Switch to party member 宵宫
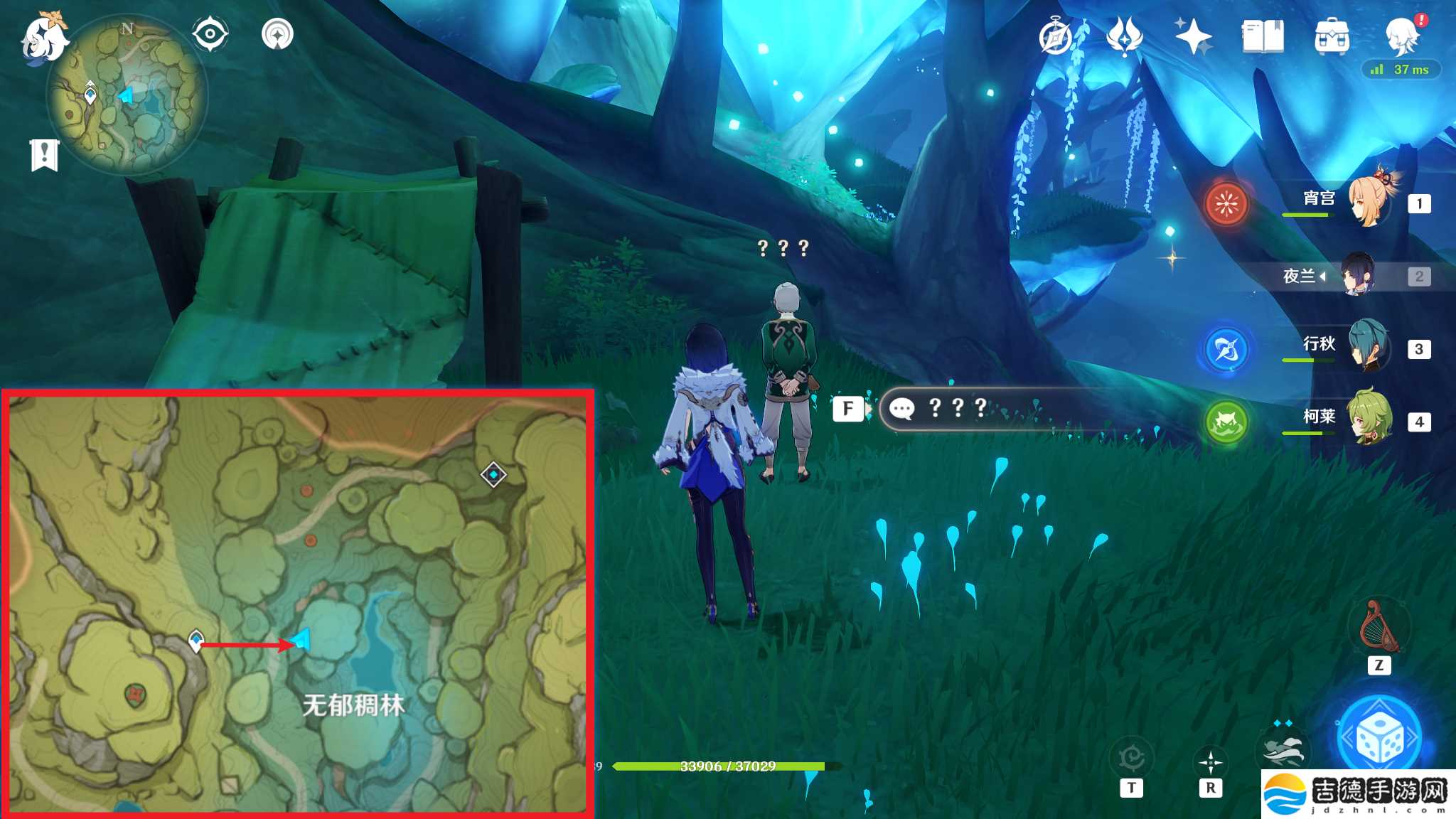Screen dimensions: 1456x819 click(x=1369, y=203)
